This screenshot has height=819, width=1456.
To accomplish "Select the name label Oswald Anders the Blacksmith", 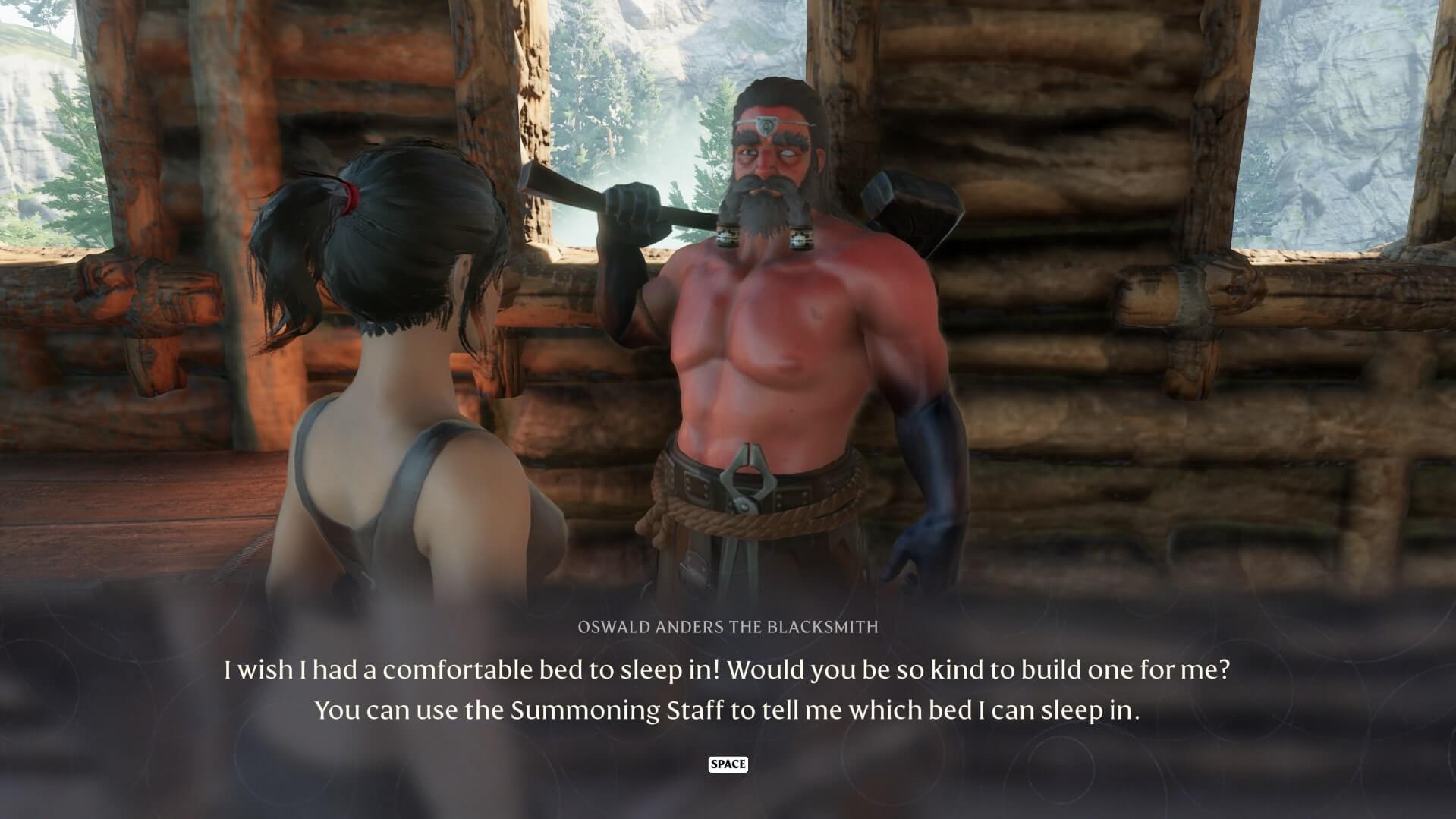I will (x=727, y=627).
